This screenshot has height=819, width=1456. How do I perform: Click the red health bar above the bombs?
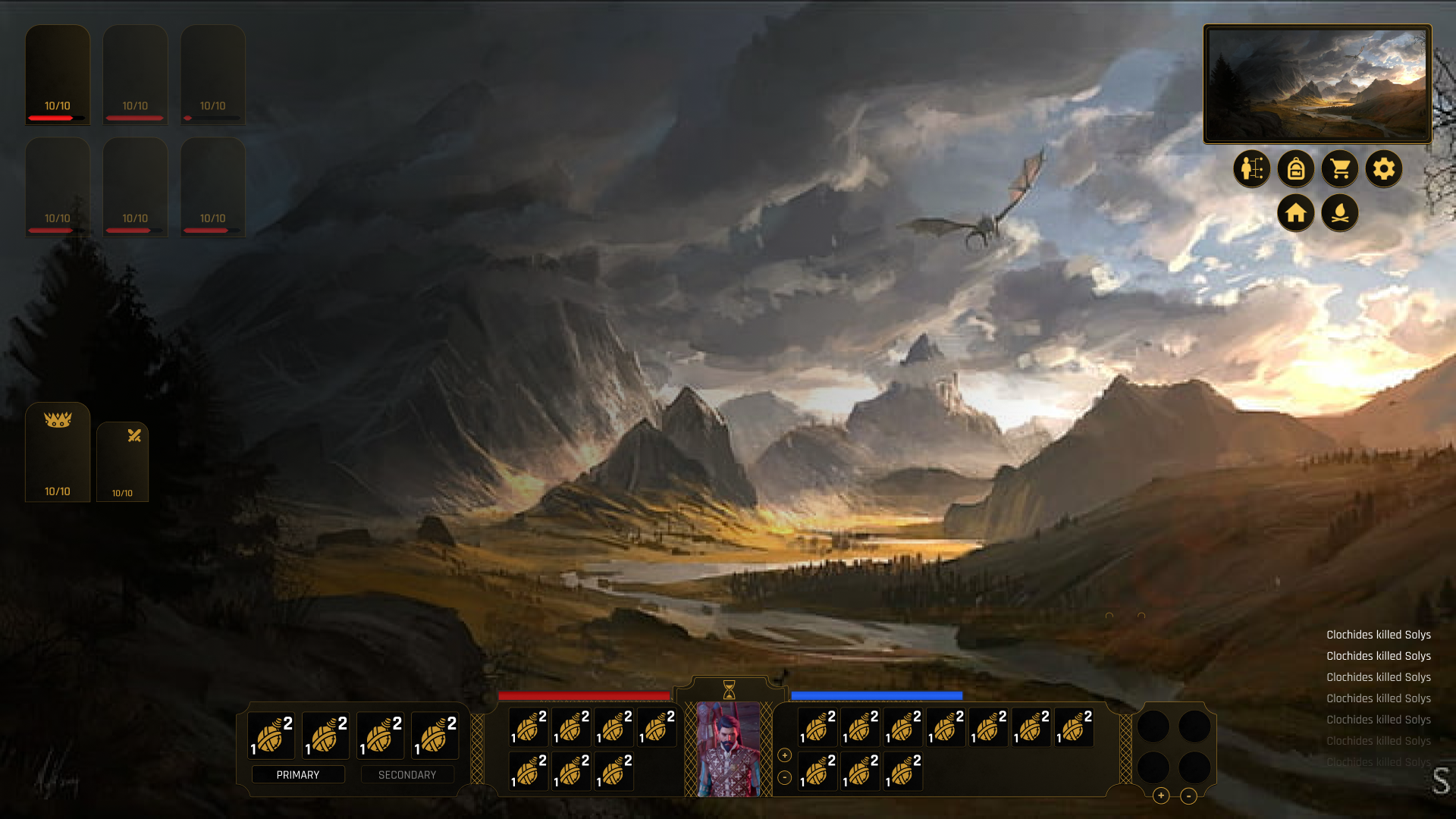[584, 695]
